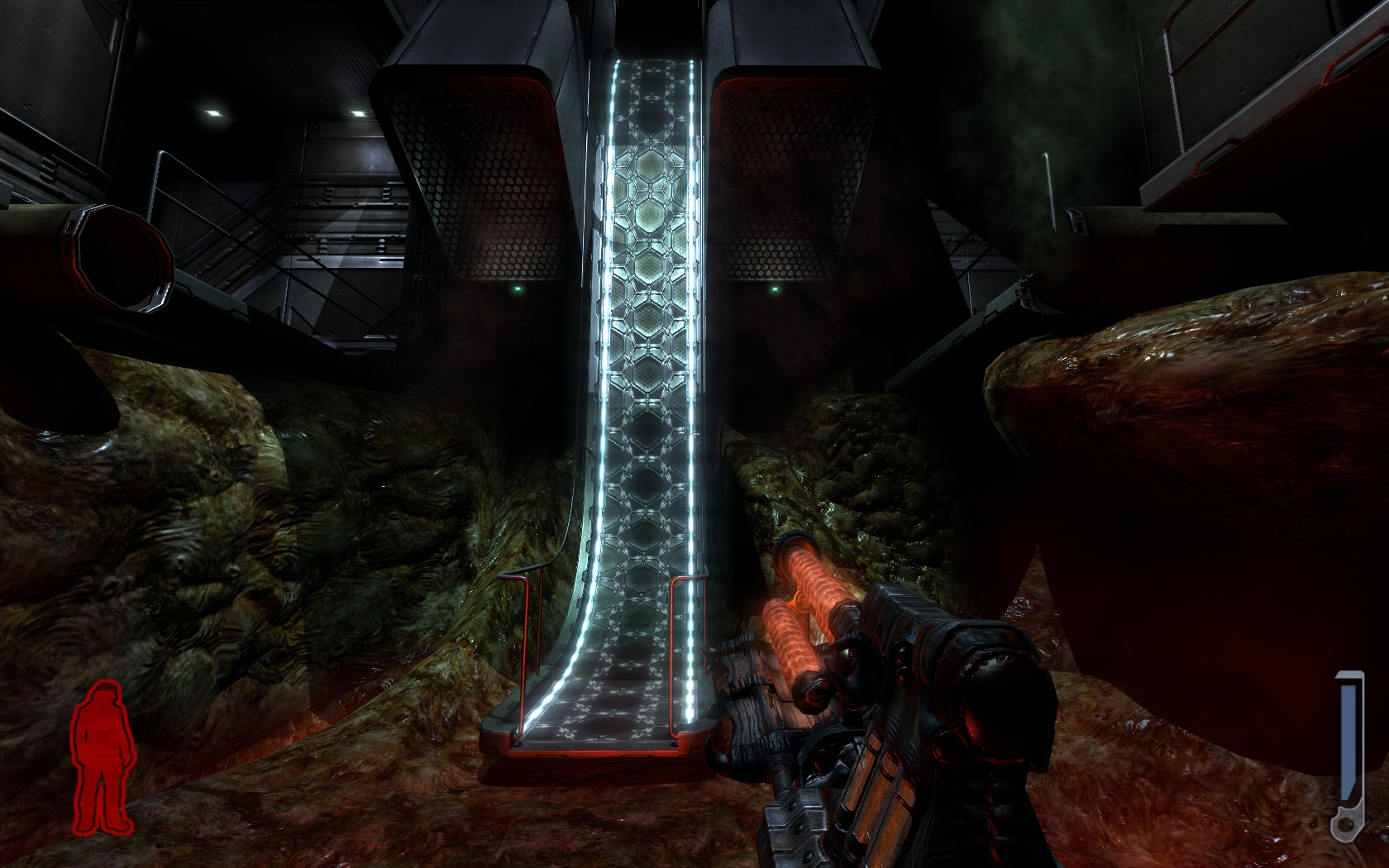Click the head of the health silhouette
The height and width of the screenshot is (868, 1389).
106,690
